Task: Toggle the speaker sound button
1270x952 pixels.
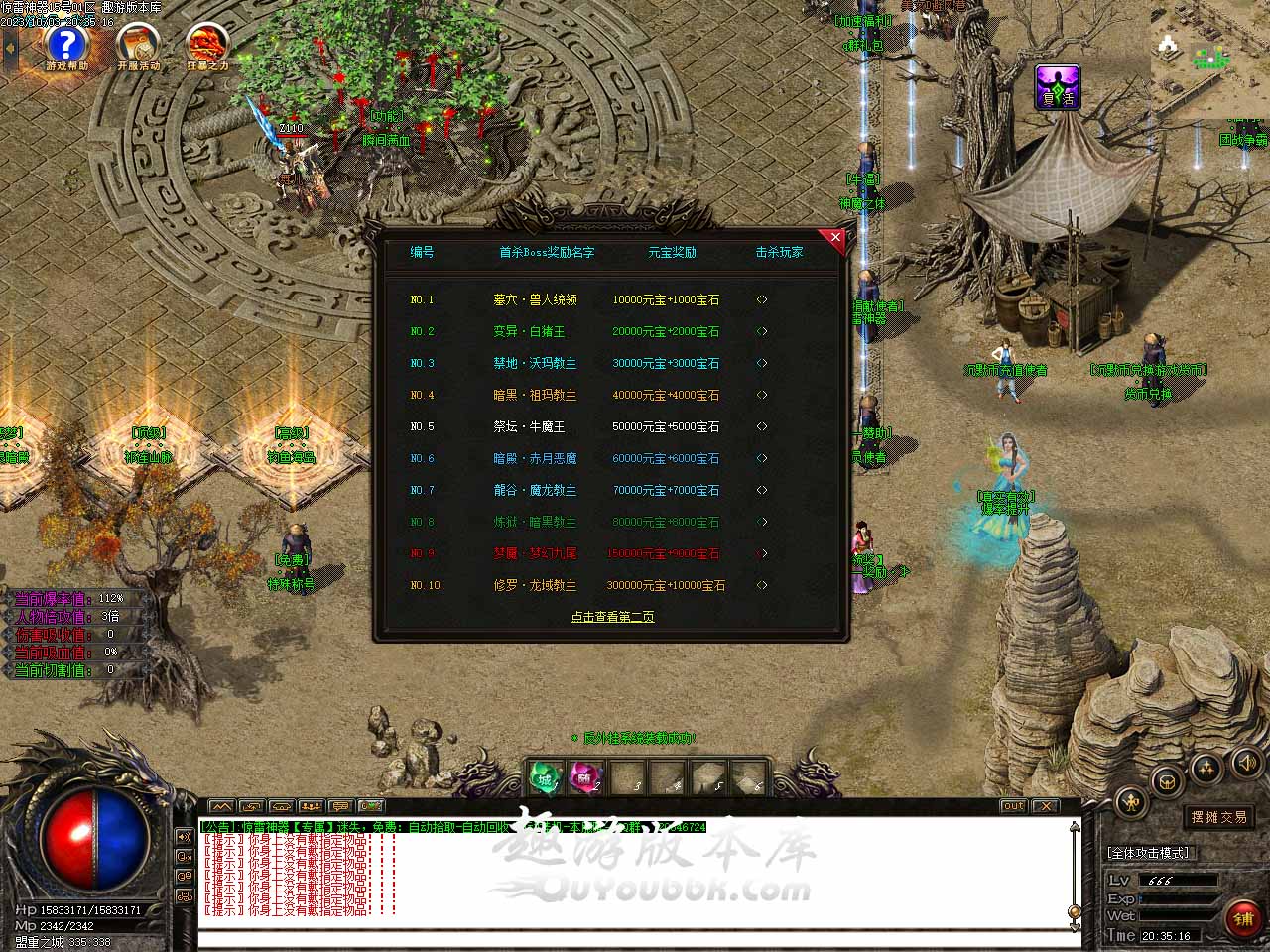Action: (1246, 762)
